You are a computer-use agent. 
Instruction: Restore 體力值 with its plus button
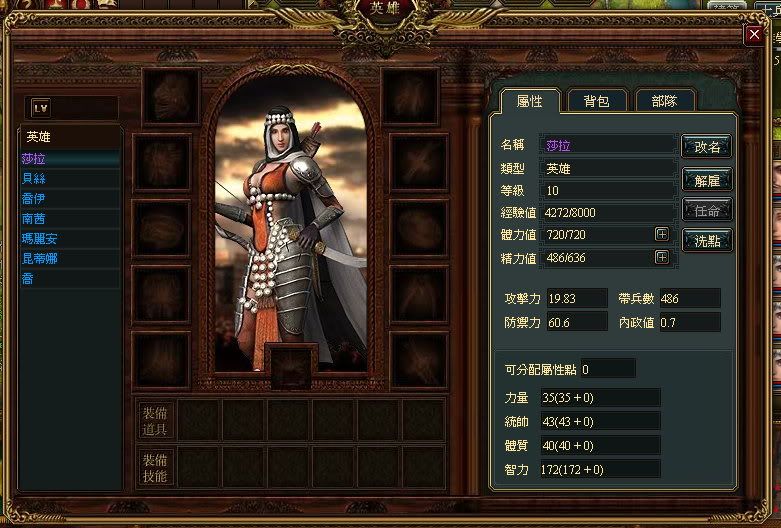tap(661, 234)
